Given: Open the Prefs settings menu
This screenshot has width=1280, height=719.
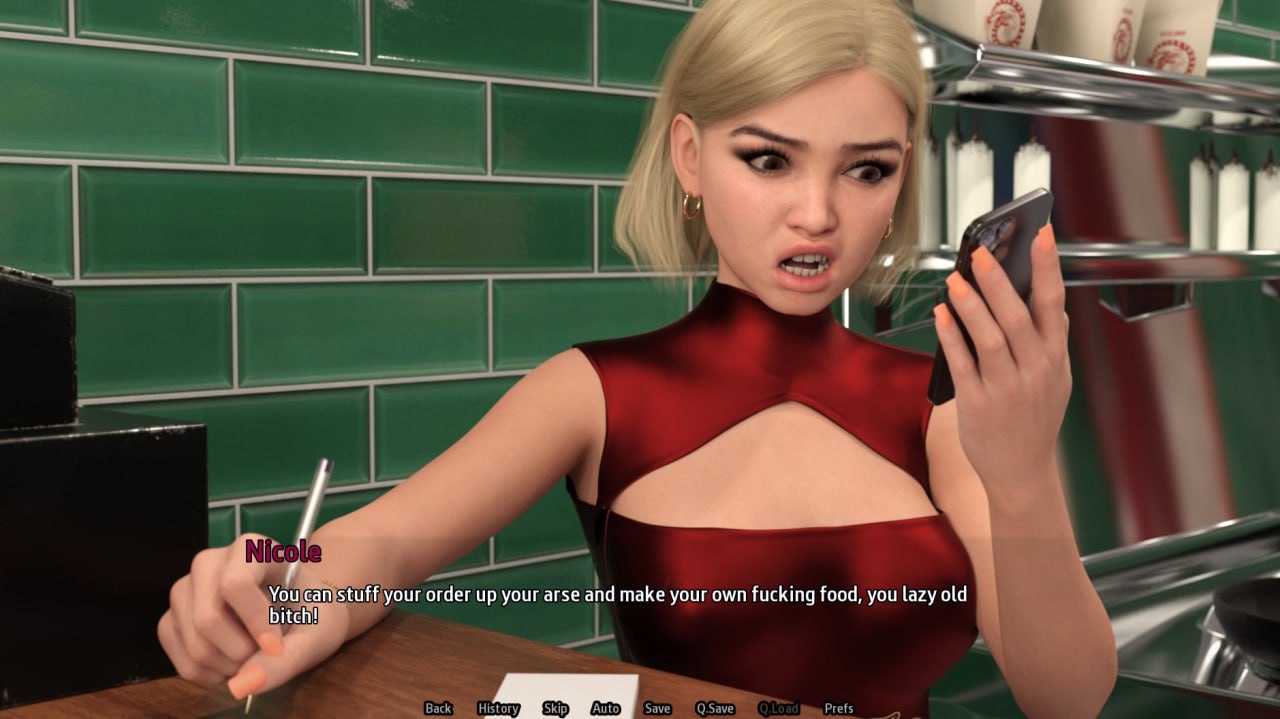Looking at the screenshot, I should click(839, 708).
